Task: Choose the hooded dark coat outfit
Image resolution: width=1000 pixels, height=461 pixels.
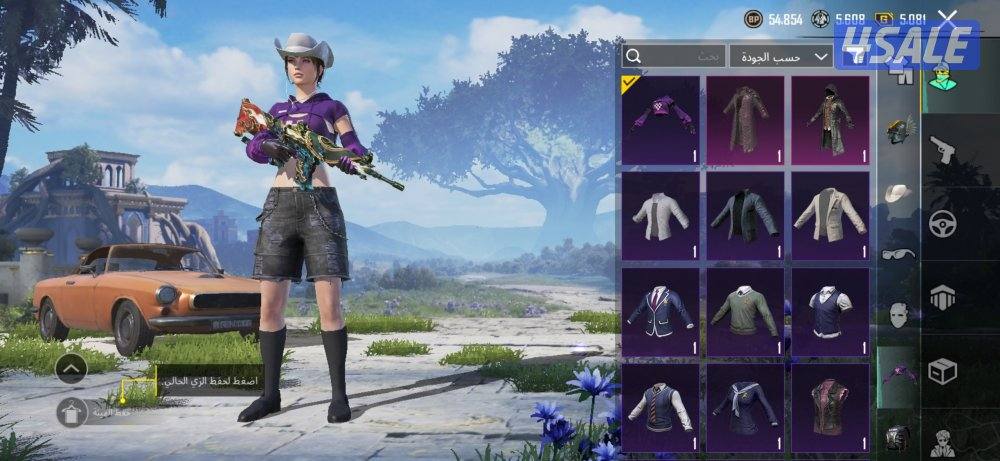Action: pyautogui.click(x=830, y=119)
